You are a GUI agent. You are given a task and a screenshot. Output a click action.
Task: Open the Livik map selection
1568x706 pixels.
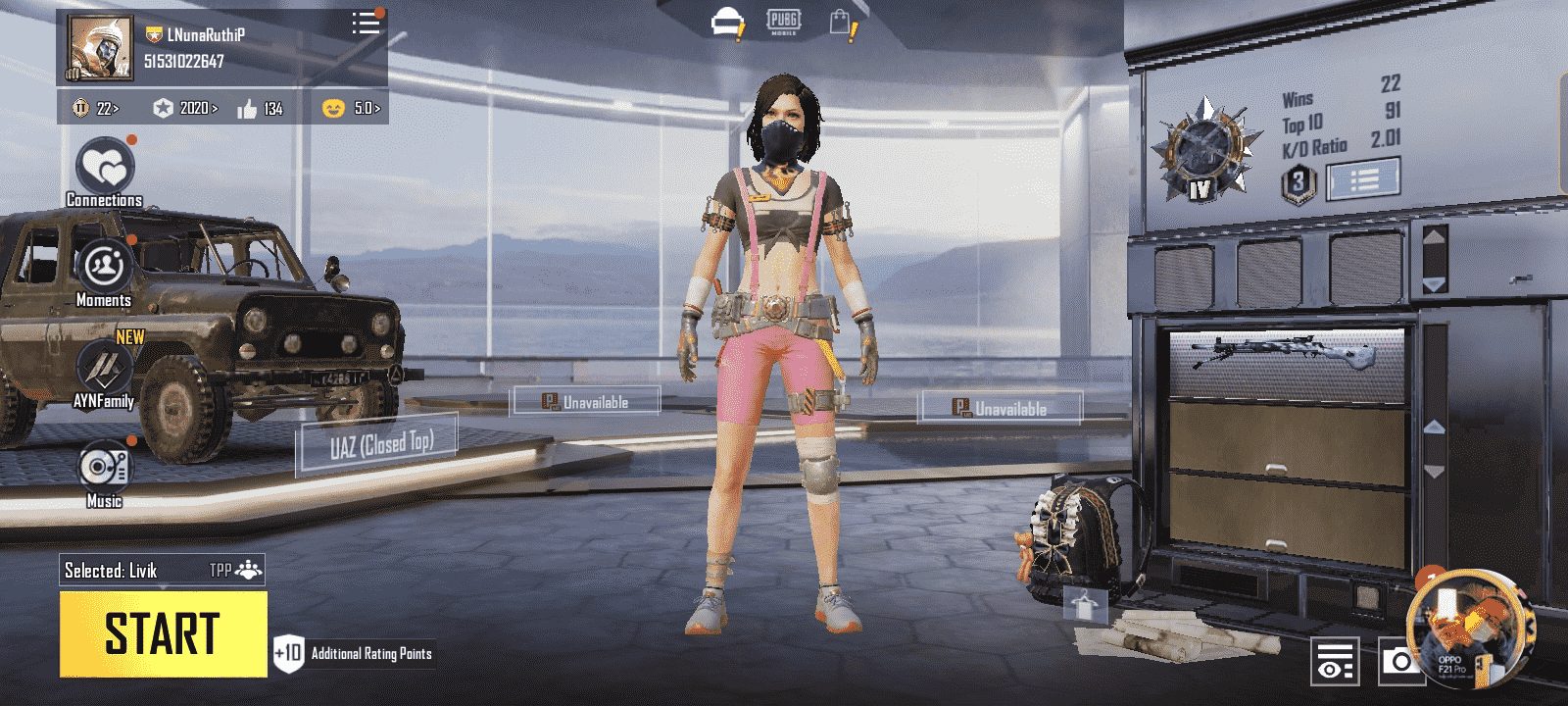111,571
